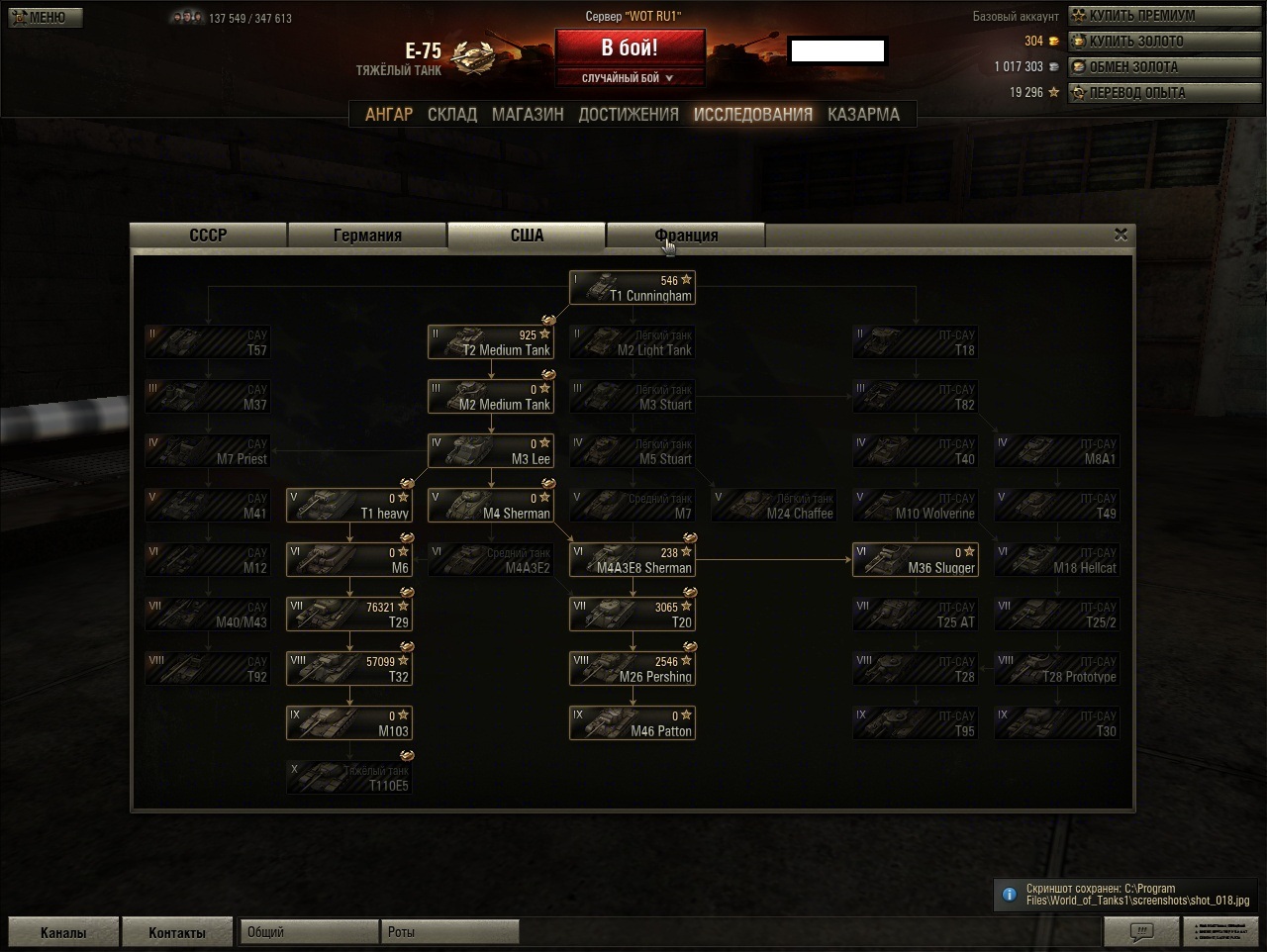Image resolution: width=1267 pixels, height=952 pixels.
Task: Switch to the Магазин section
Action: click(528, 115)
